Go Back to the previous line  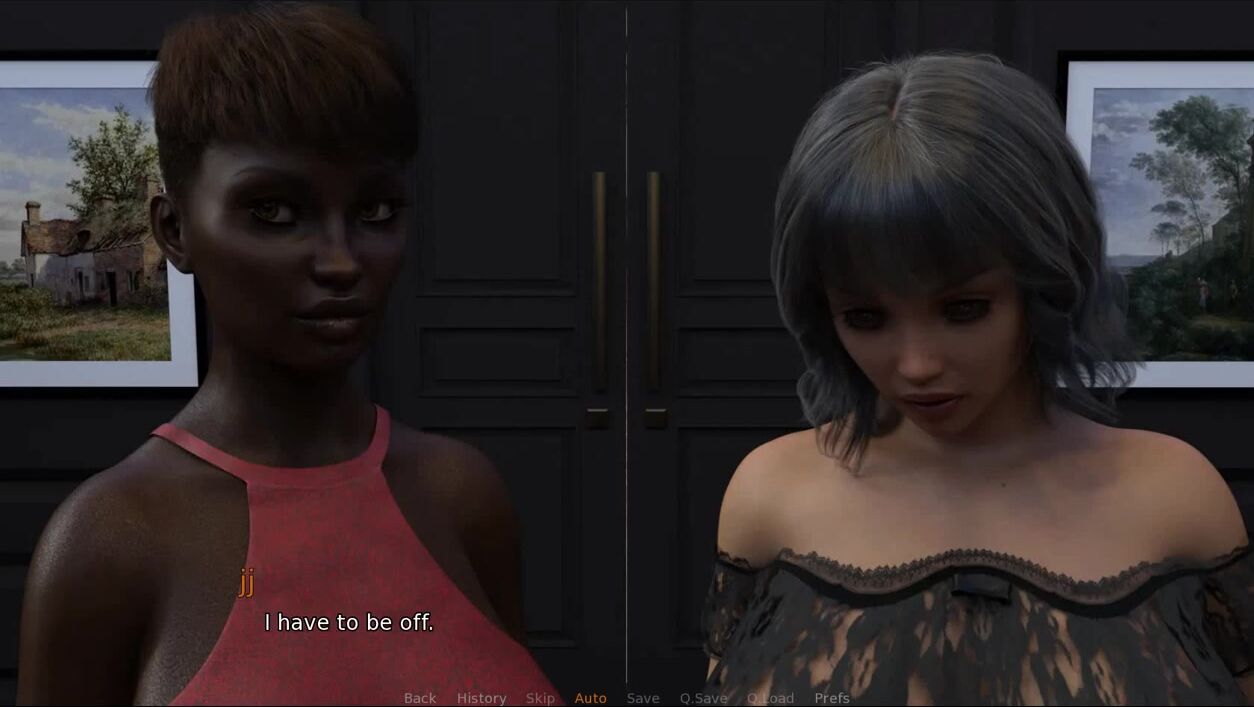pyautogui.click(x=420, y=698)
